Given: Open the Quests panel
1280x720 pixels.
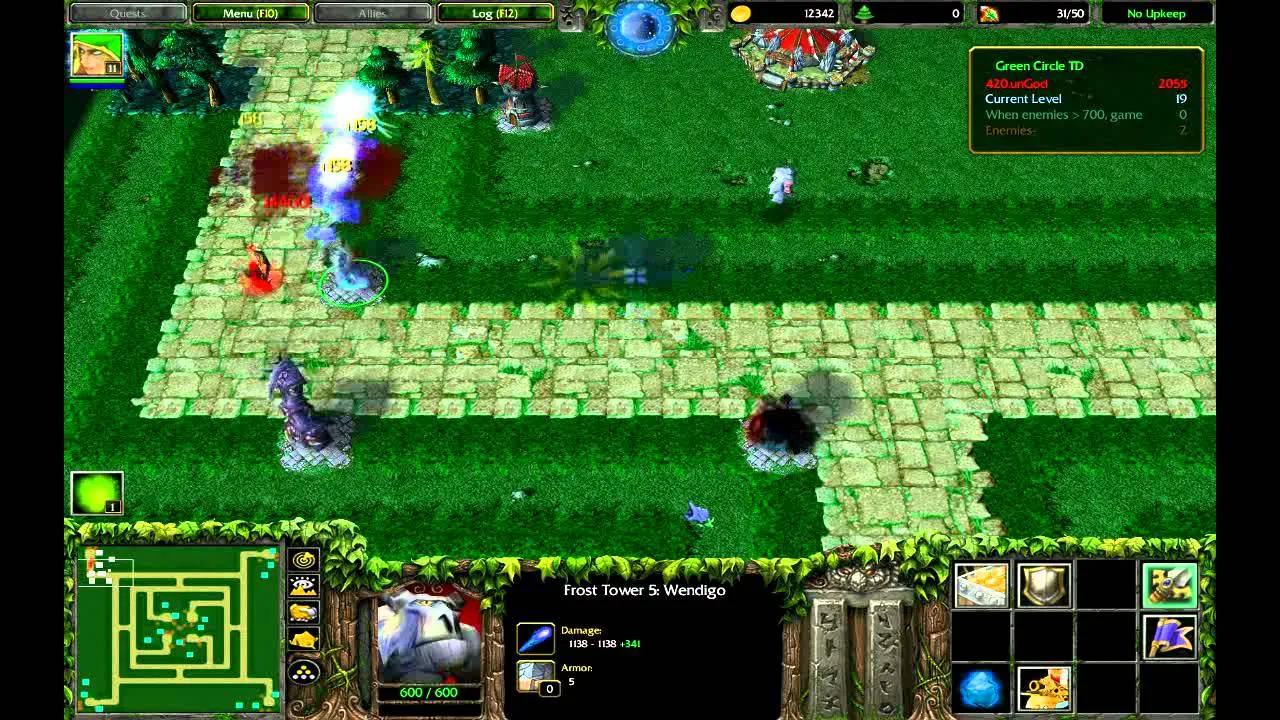Looking at the screenshot, I should pos(127,13).
